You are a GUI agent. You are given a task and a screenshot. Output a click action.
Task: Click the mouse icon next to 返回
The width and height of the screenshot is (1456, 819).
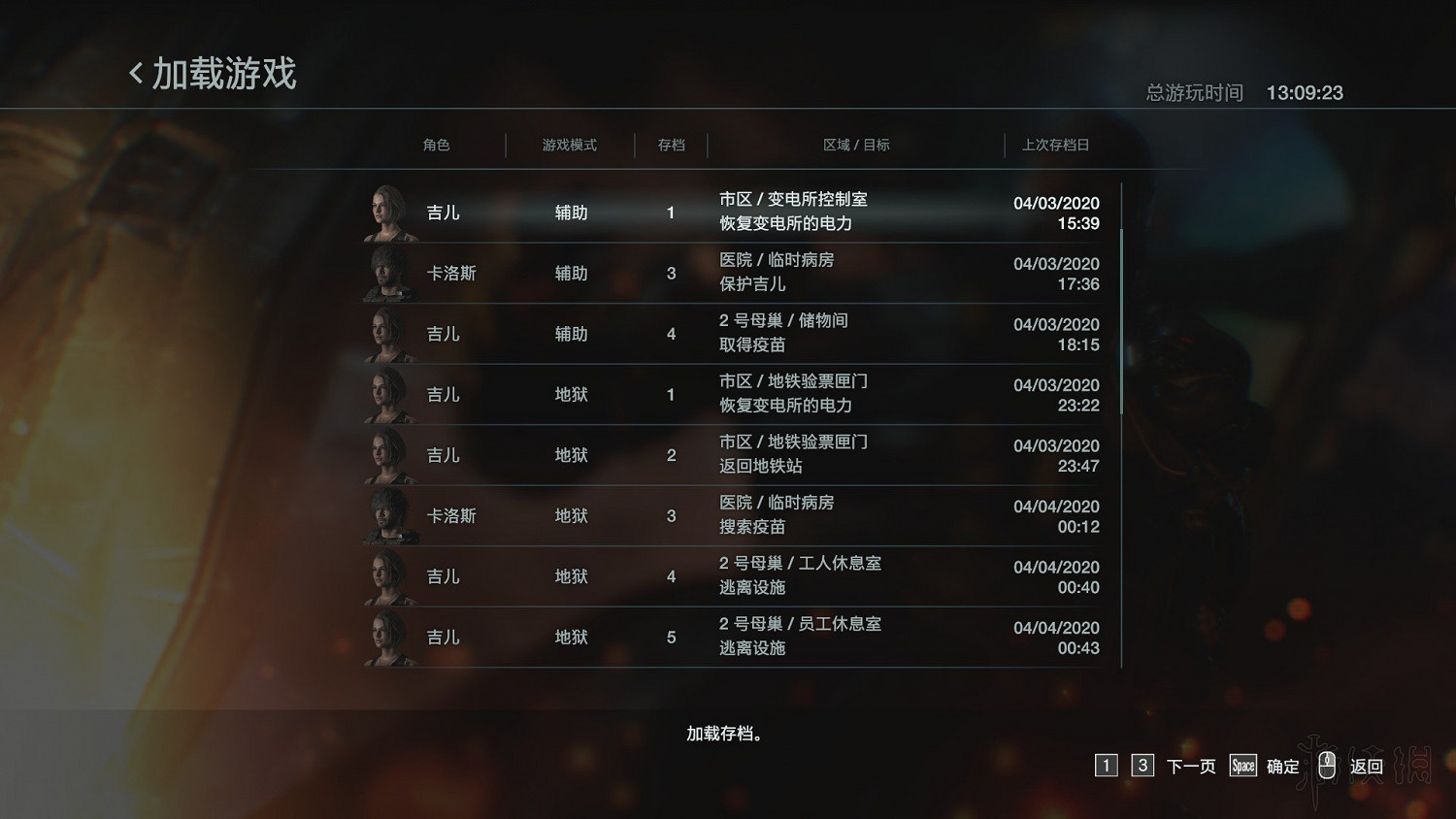click(1328, 766)
